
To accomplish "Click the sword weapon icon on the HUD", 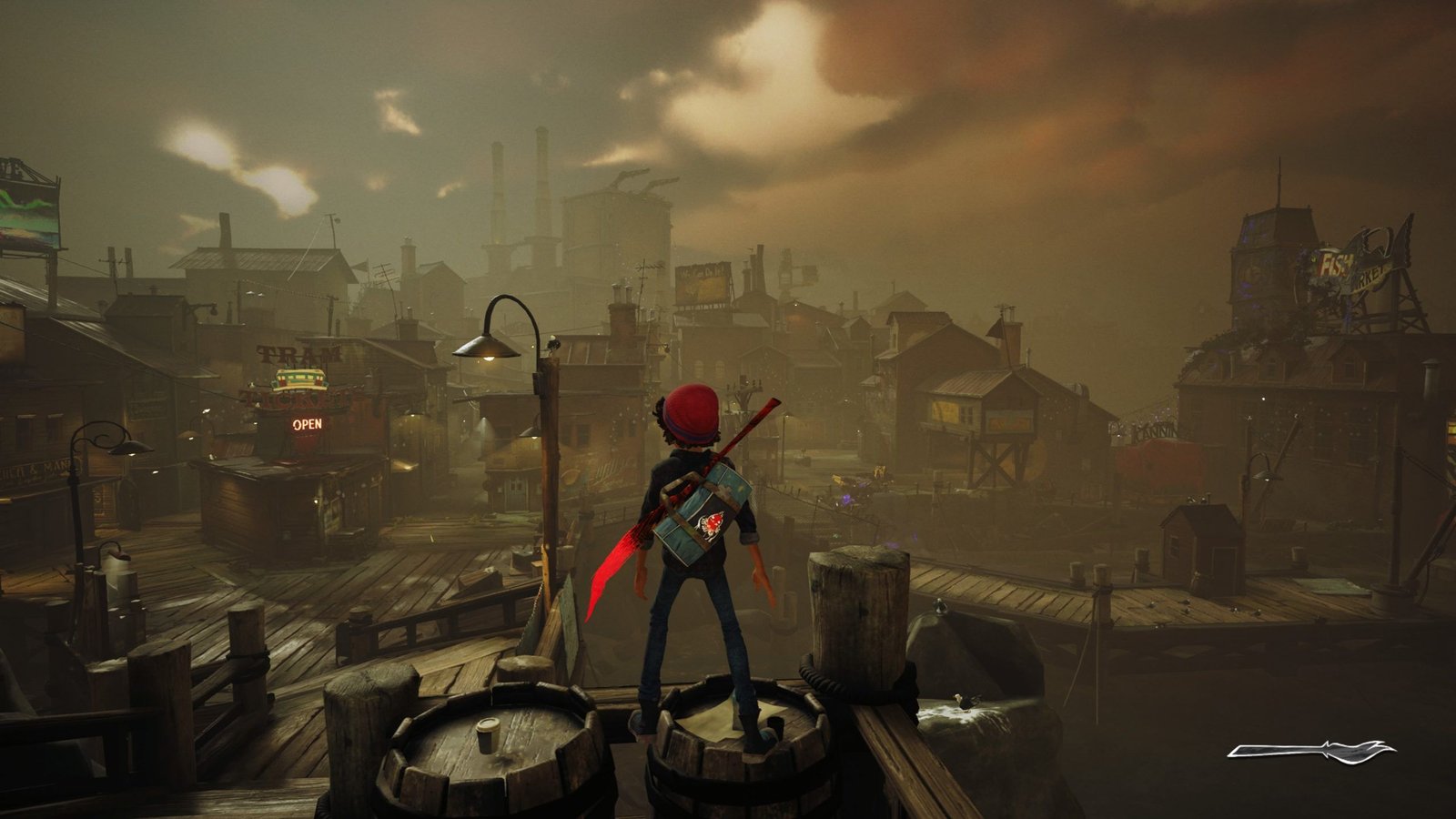I will pyautogui.click(x=1311, y=751).
